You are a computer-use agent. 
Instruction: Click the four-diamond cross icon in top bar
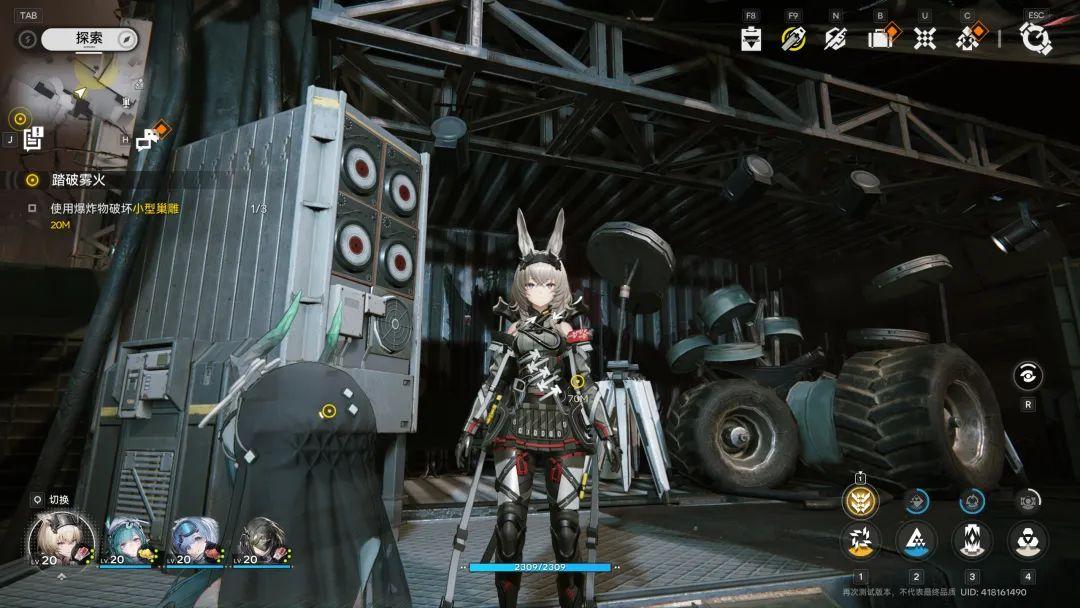tap(925, 39)
